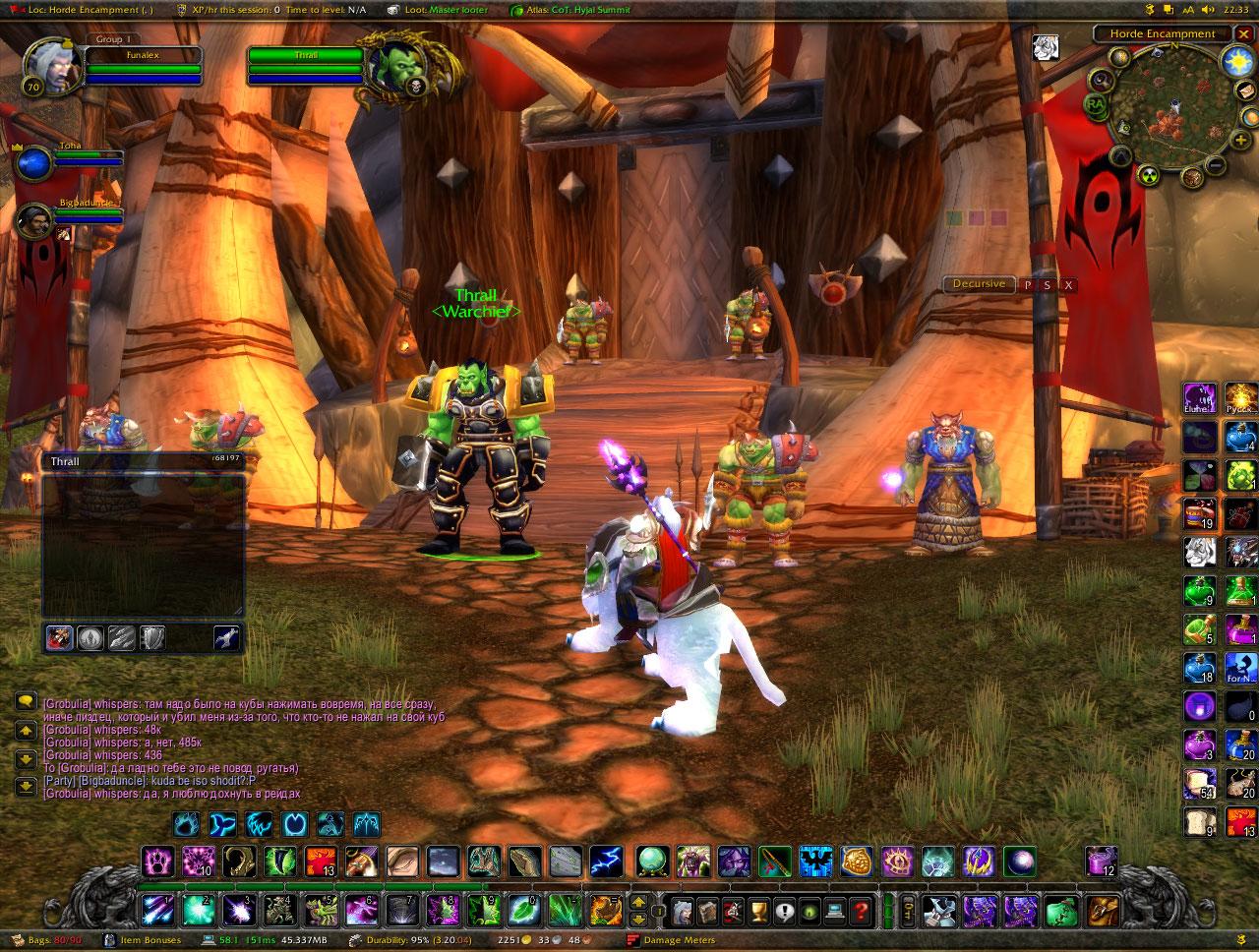Click the Decursive label button

tap(979, 284)
